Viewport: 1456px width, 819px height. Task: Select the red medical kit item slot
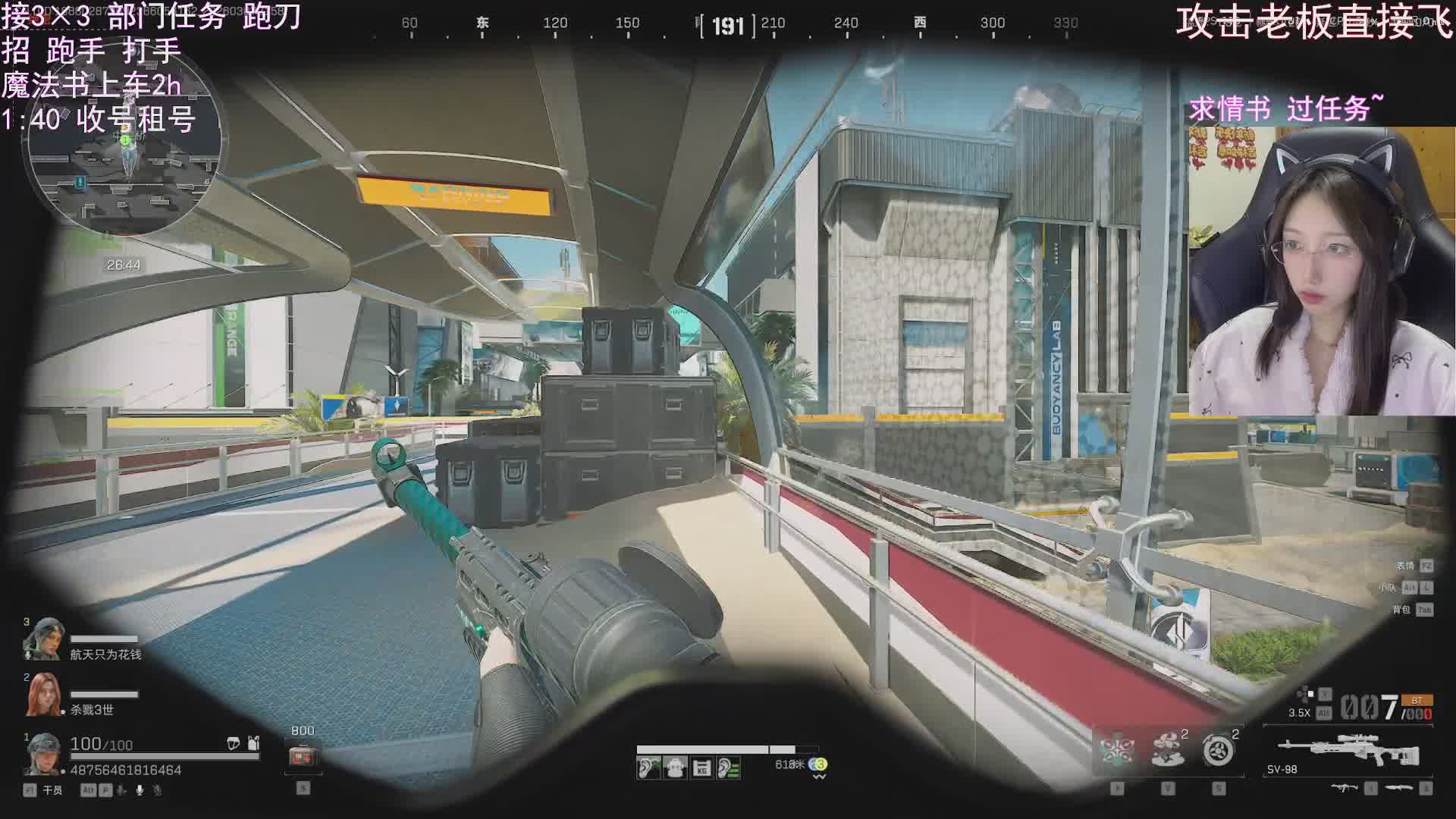[303, 756]
